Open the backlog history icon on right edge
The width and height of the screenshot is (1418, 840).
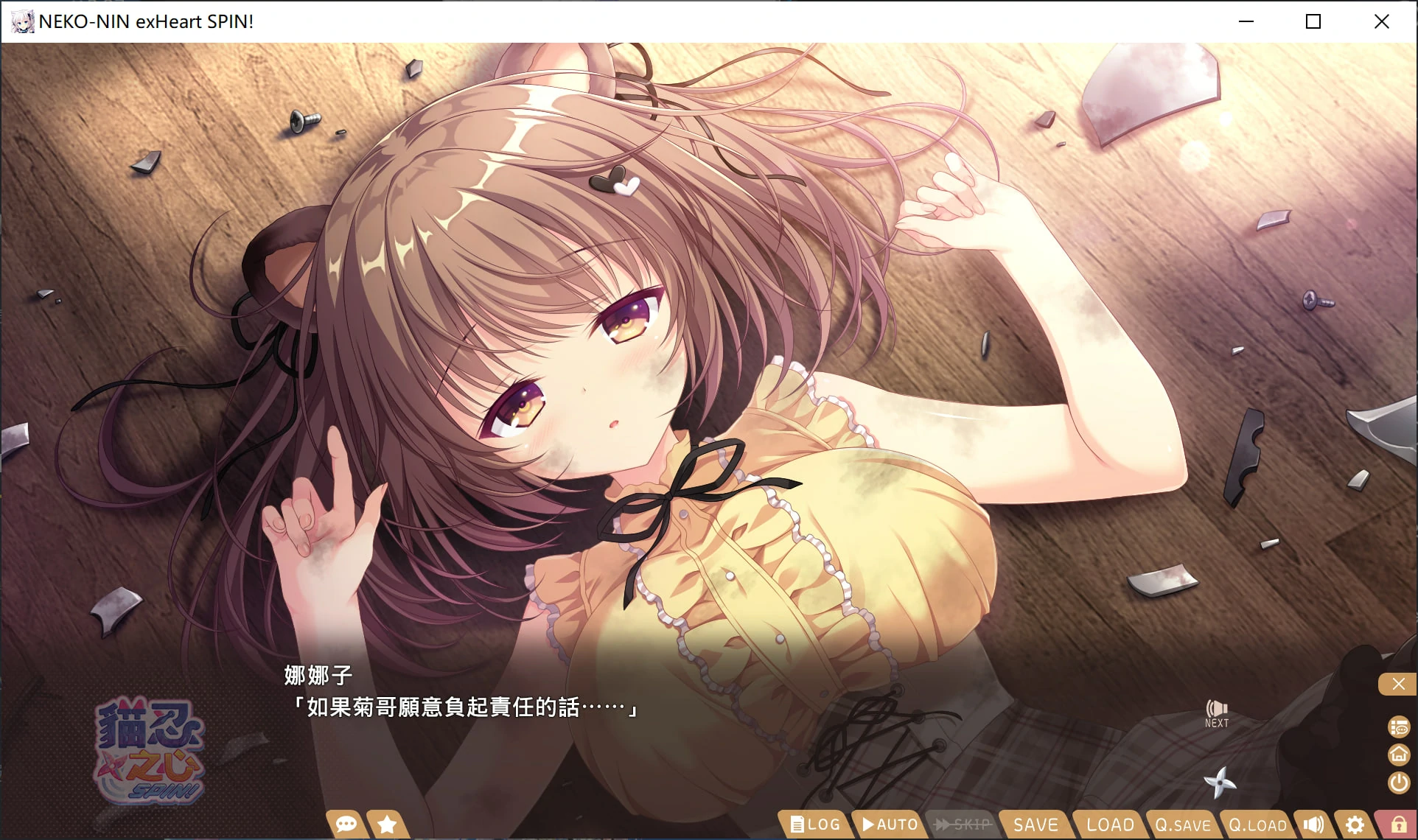point(1398,727)
